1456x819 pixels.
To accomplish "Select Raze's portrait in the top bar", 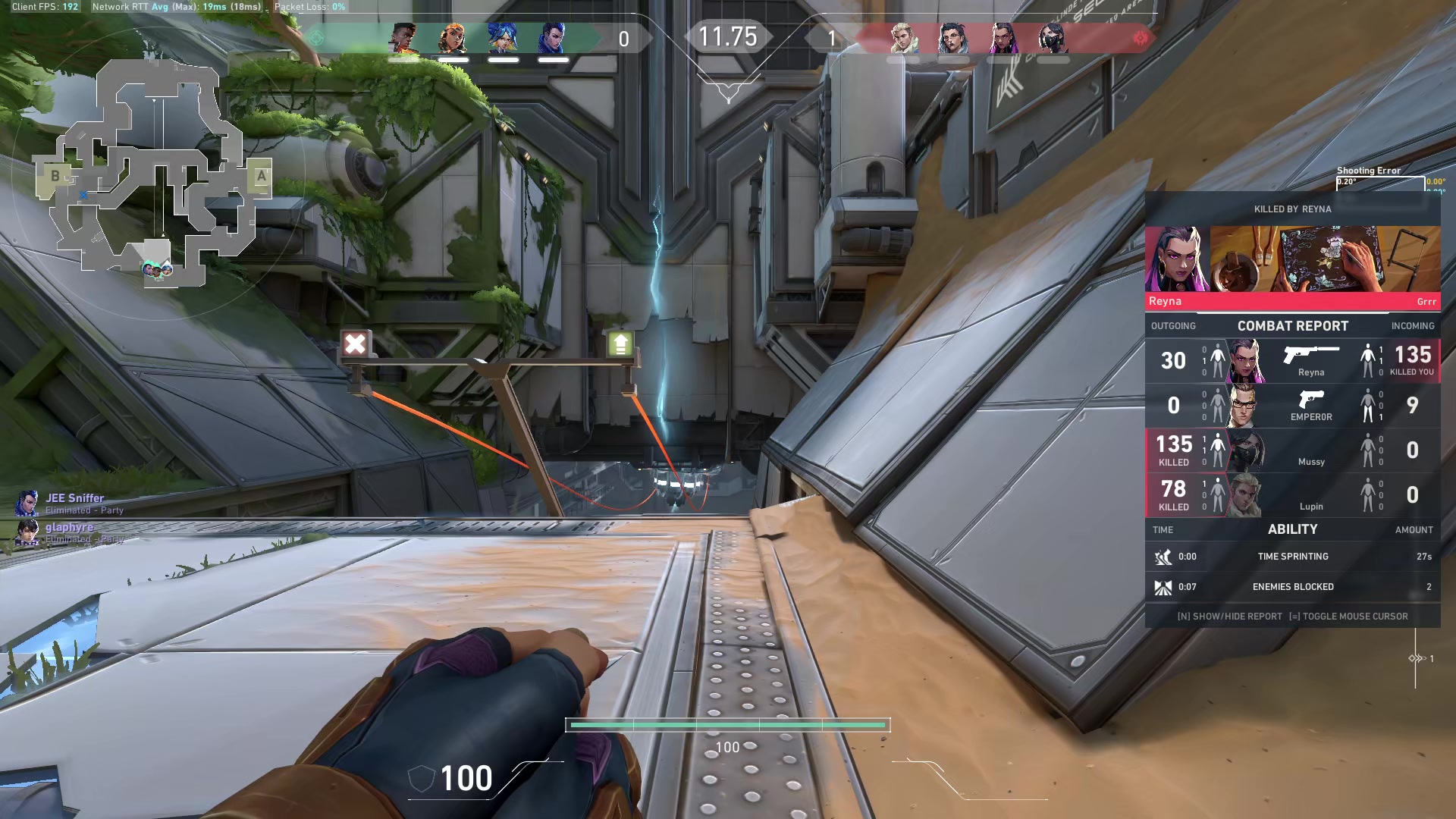I will pyautogui.click(x=453, y=38).
